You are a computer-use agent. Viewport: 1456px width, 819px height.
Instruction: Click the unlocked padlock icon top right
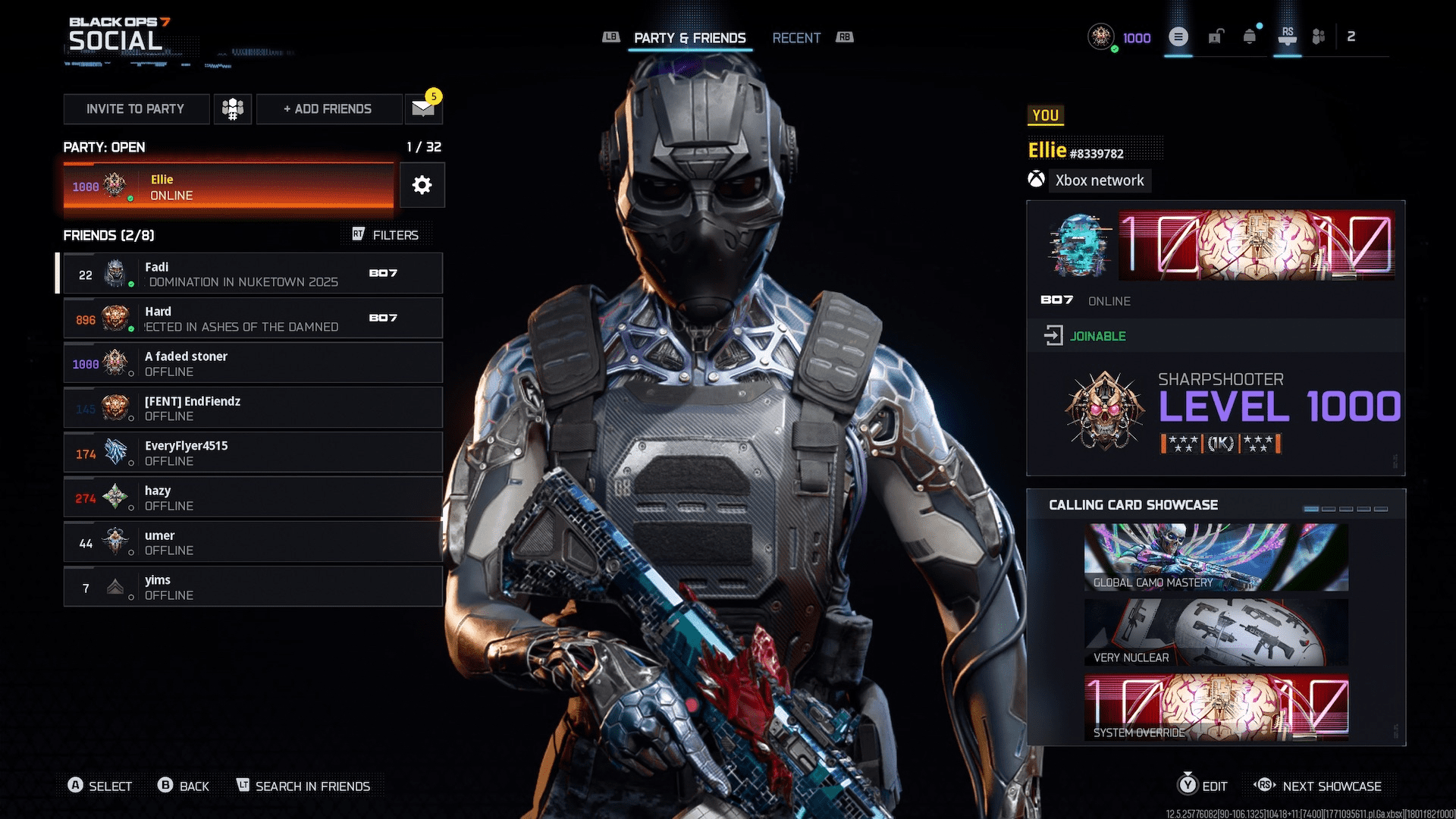pyautogui.click(x=1216, y=36)
